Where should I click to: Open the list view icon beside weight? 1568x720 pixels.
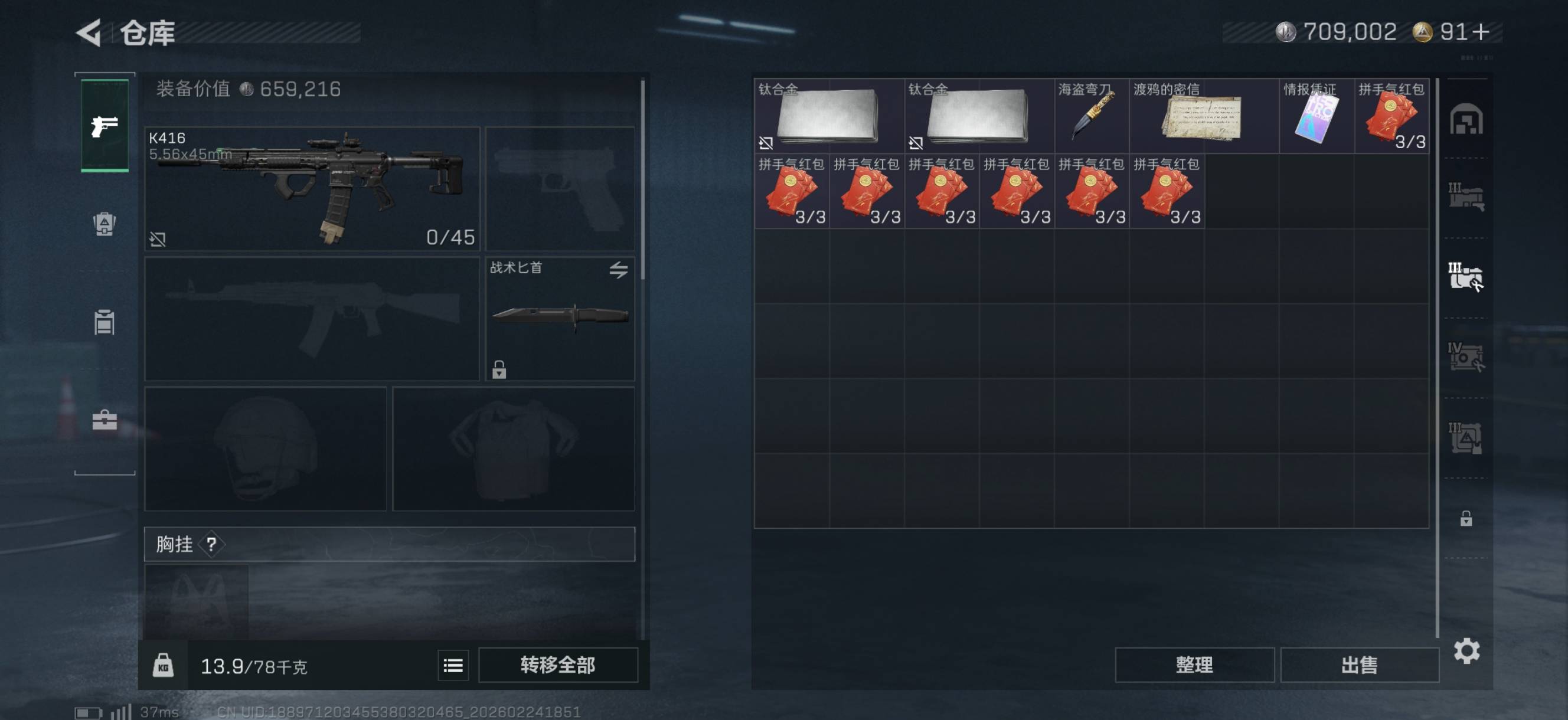453,665
